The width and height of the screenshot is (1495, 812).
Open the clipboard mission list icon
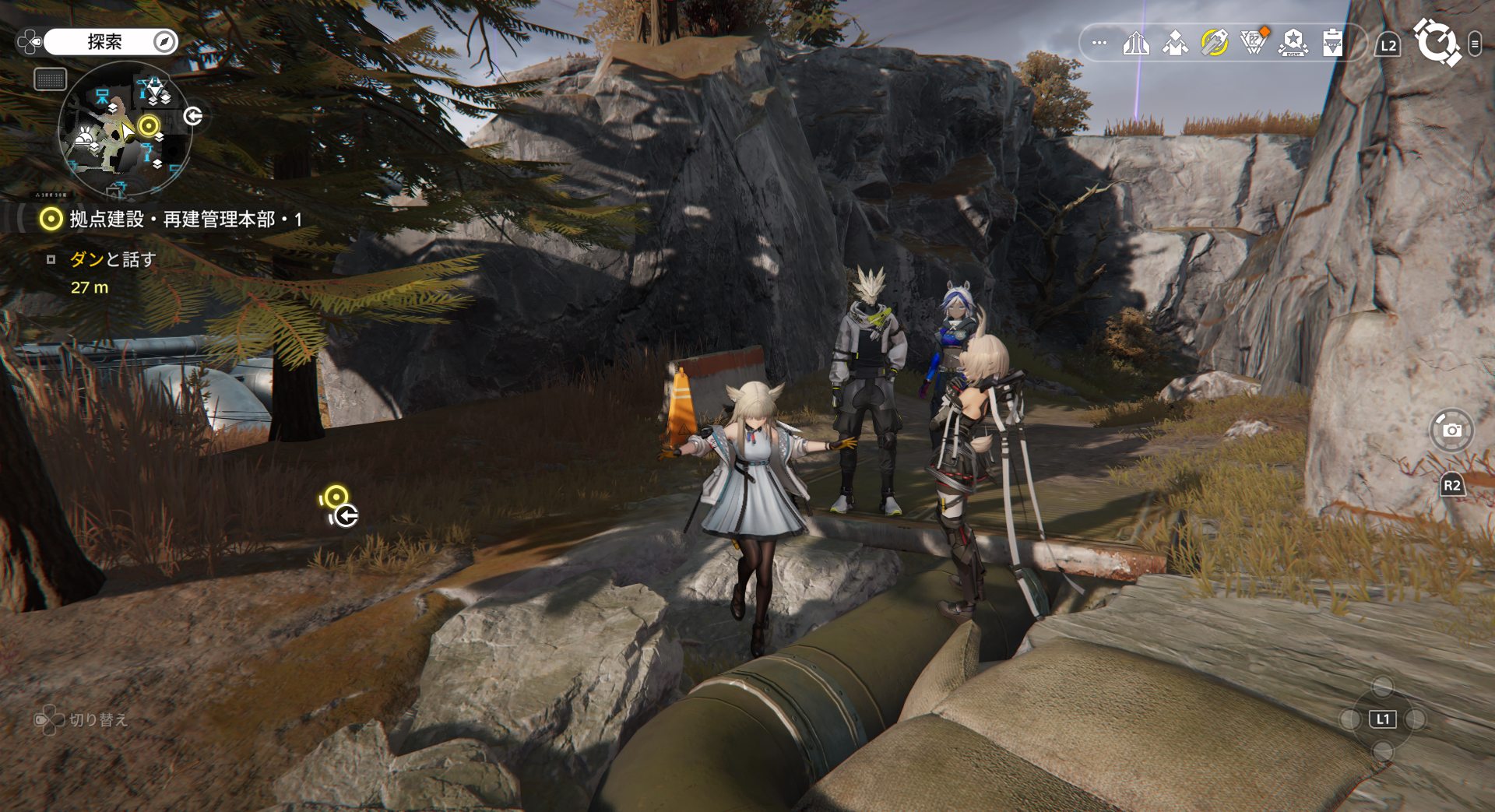[1332, 43]
